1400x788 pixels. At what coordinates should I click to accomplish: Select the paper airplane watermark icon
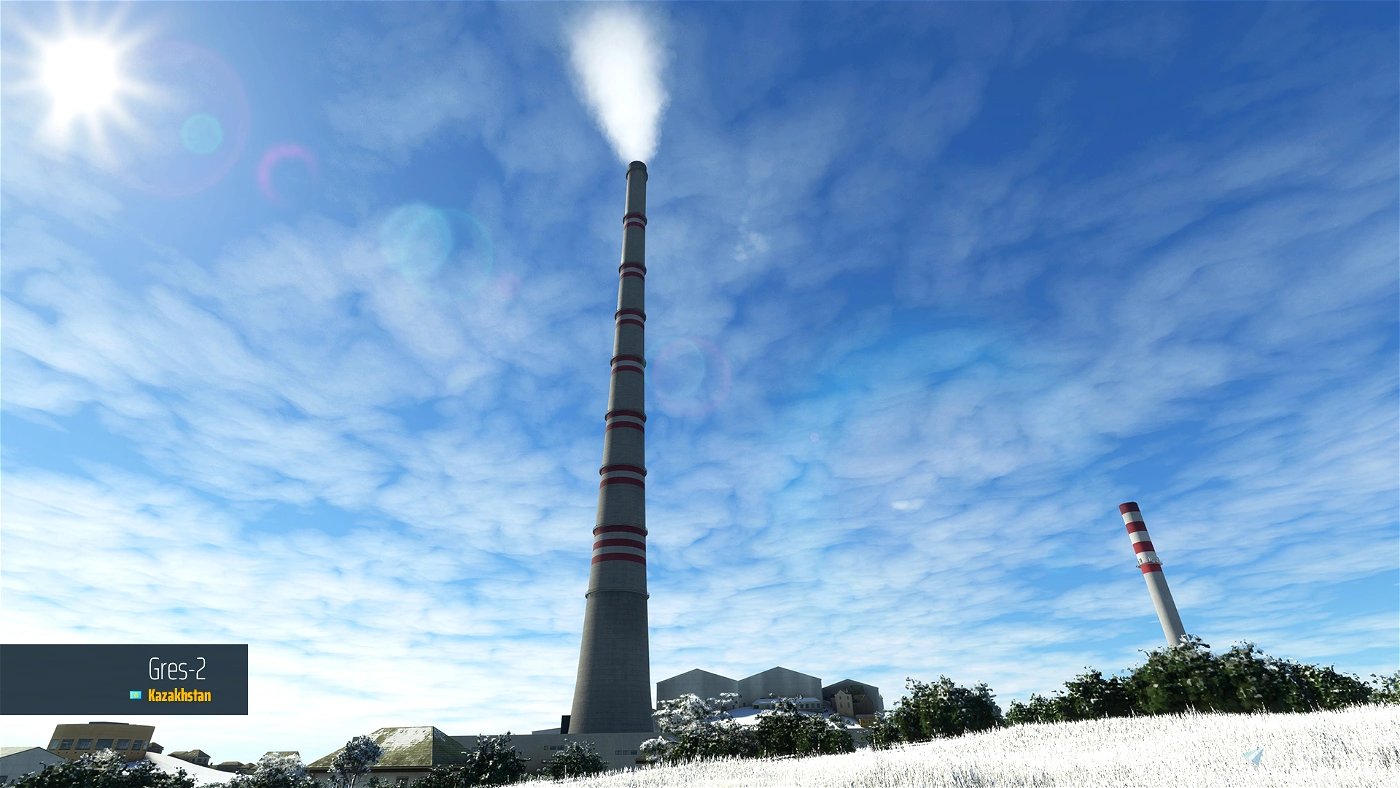1252,755
